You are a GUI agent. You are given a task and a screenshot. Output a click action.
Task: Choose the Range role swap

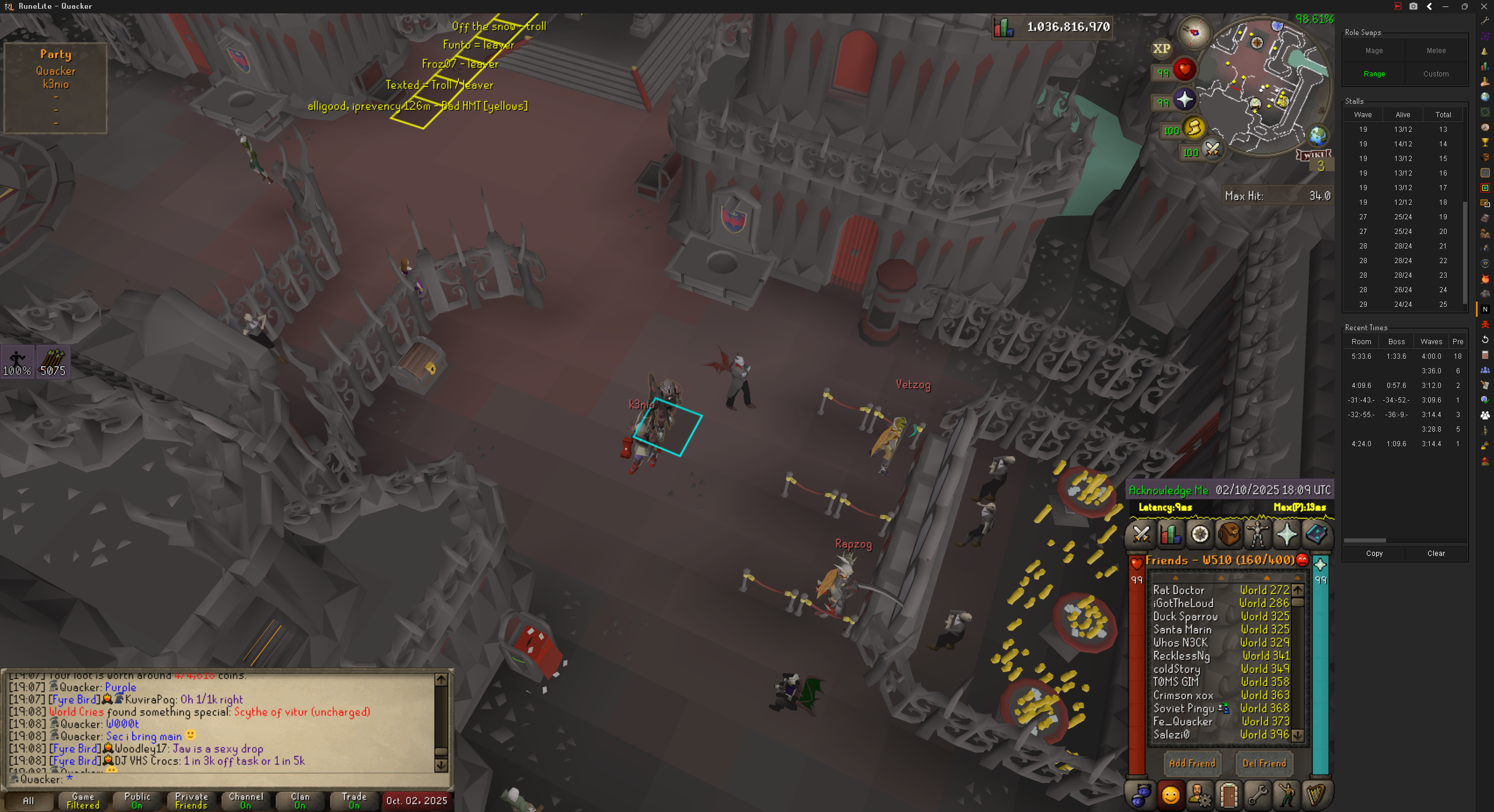click(1374, 74)
